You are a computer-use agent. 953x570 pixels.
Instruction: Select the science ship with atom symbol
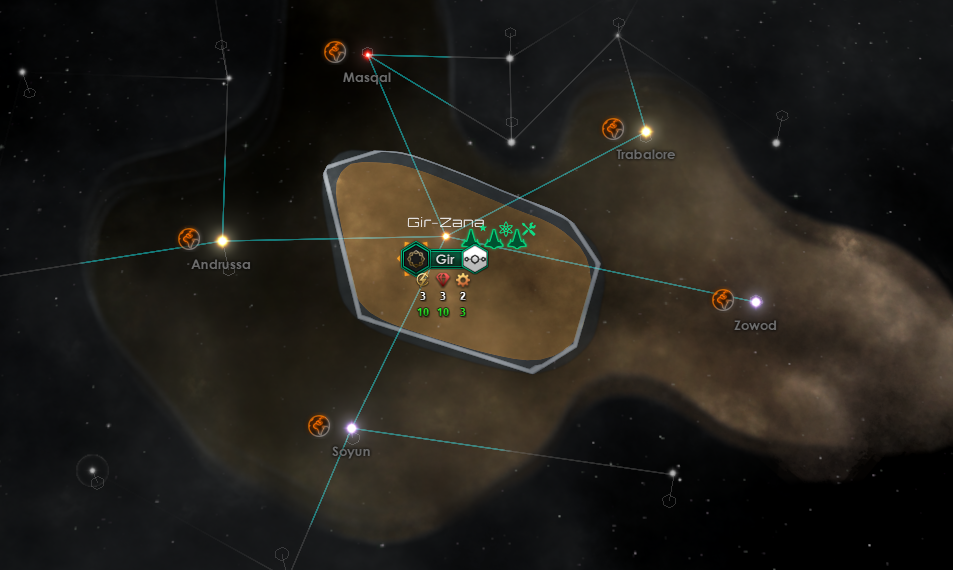[507, 230]
